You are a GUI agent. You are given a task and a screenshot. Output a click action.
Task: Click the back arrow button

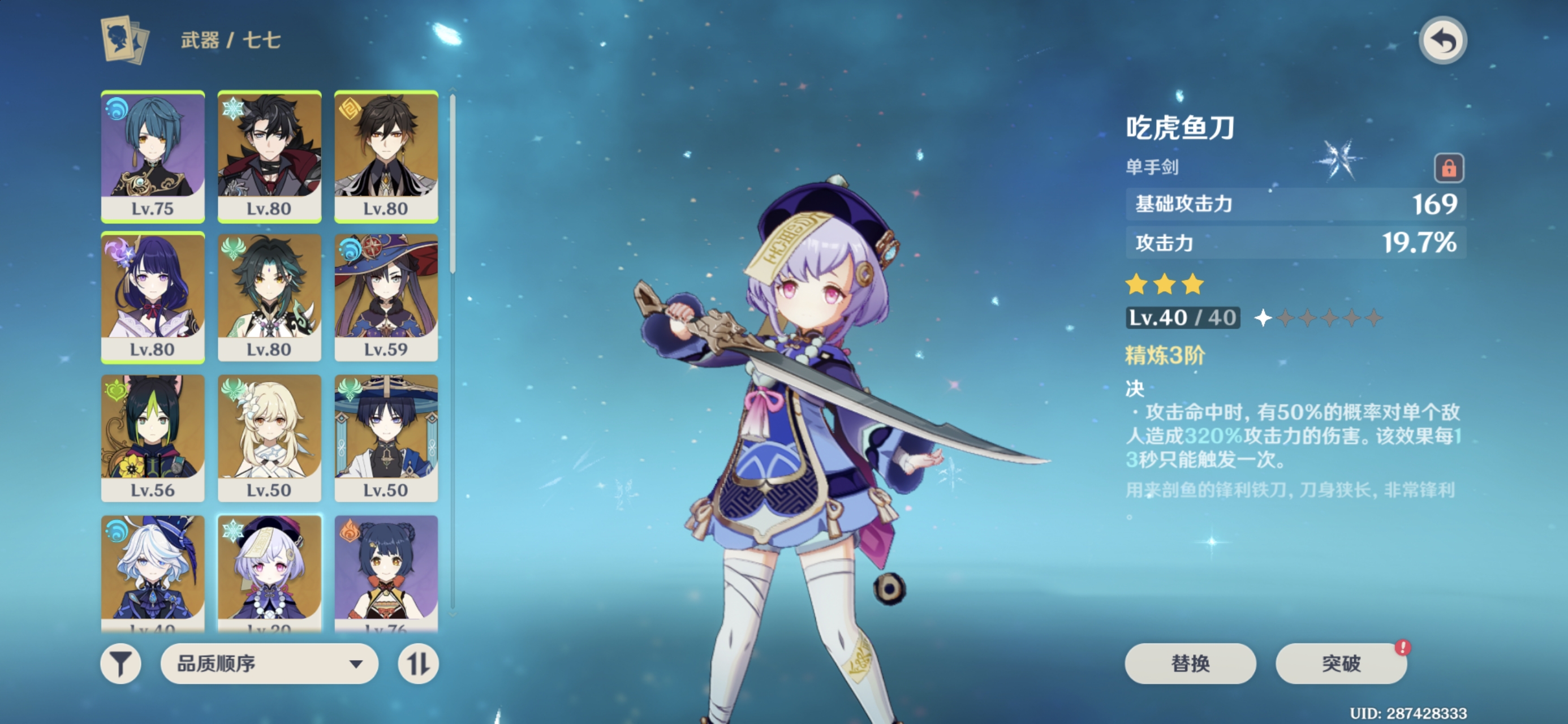point(1442,41)
